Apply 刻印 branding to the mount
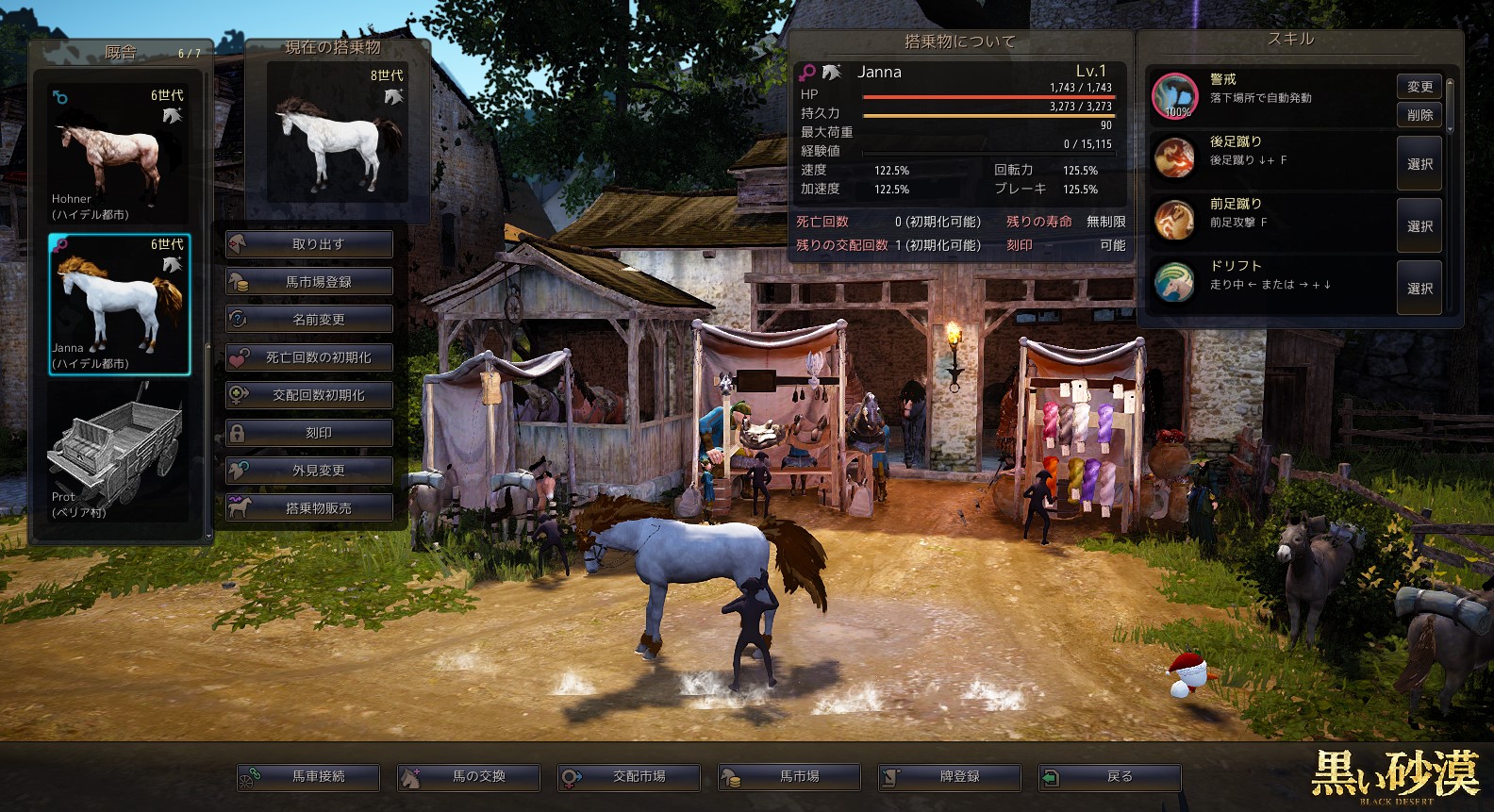The image size is (1494, 812). pyautogui.click(x=309, y=433)
